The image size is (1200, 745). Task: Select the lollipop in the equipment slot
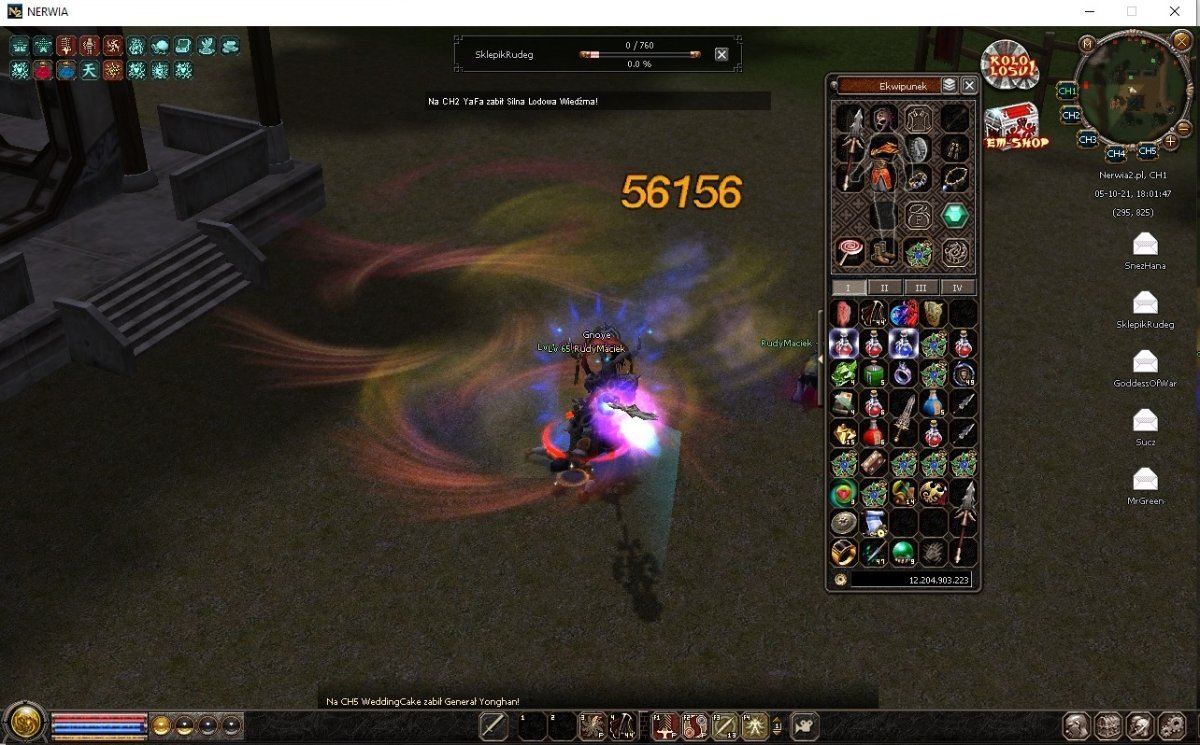pyautogui.click(x=849, y=251)
